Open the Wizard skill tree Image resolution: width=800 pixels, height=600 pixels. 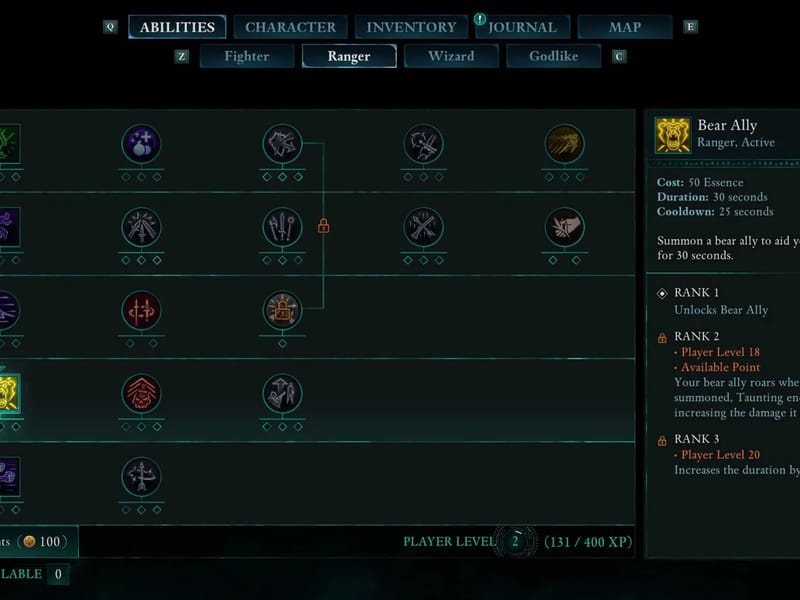coord(451,56)
